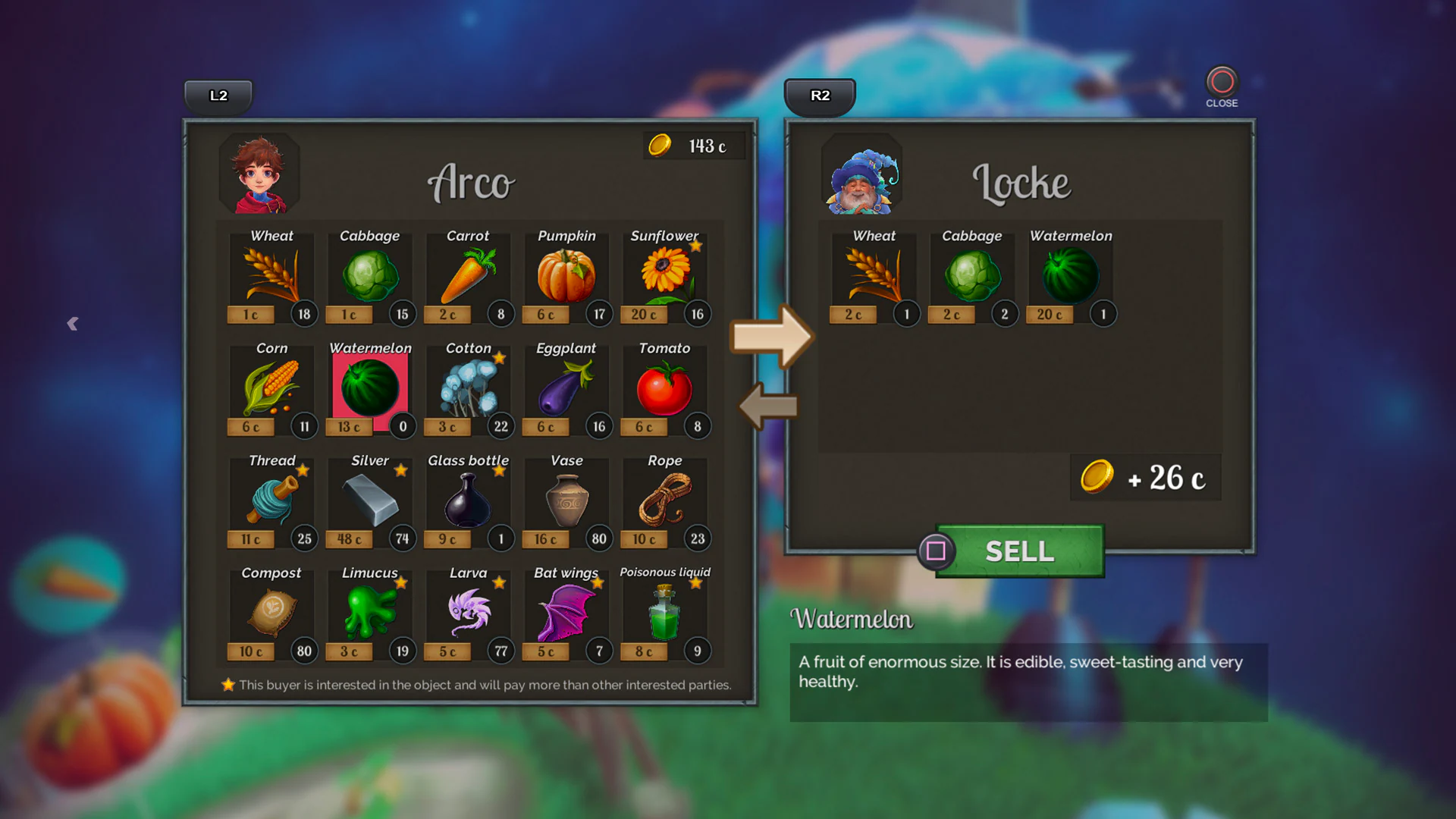Choose the Larva item
The height and width of the screenshot is (819, 1456).
pyautogui.click(x=468, y=613)
